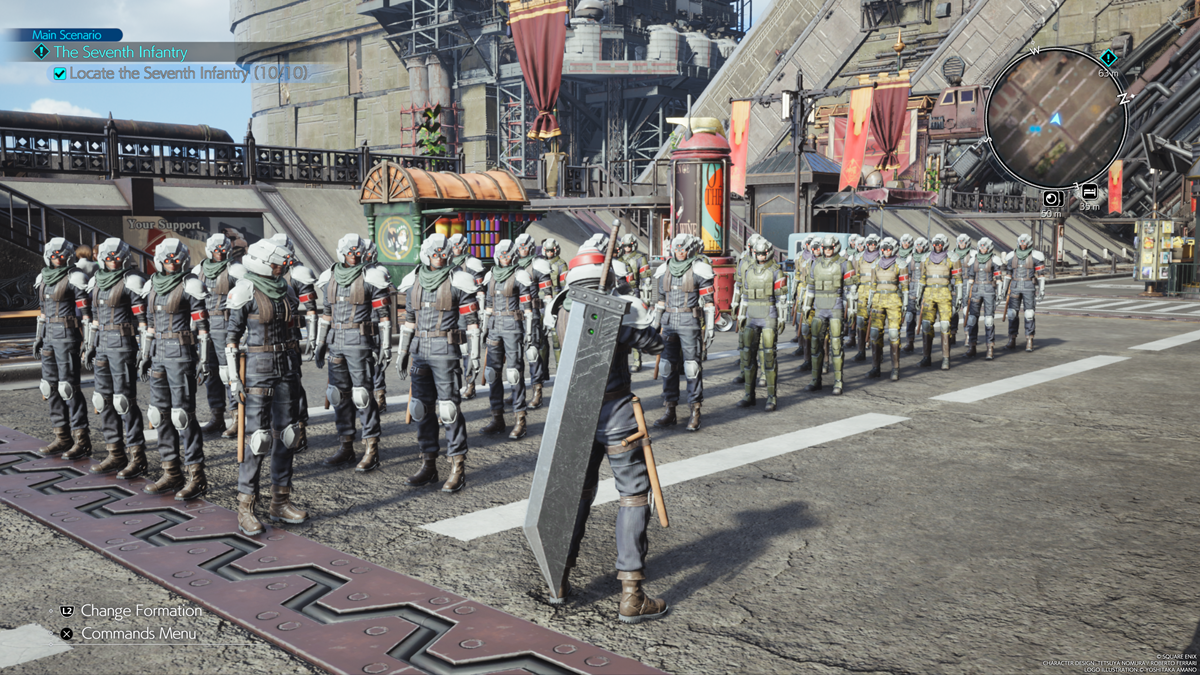
Task: Select the quest marker icon showing 63 m
Action: click(x=1108, y=58)
